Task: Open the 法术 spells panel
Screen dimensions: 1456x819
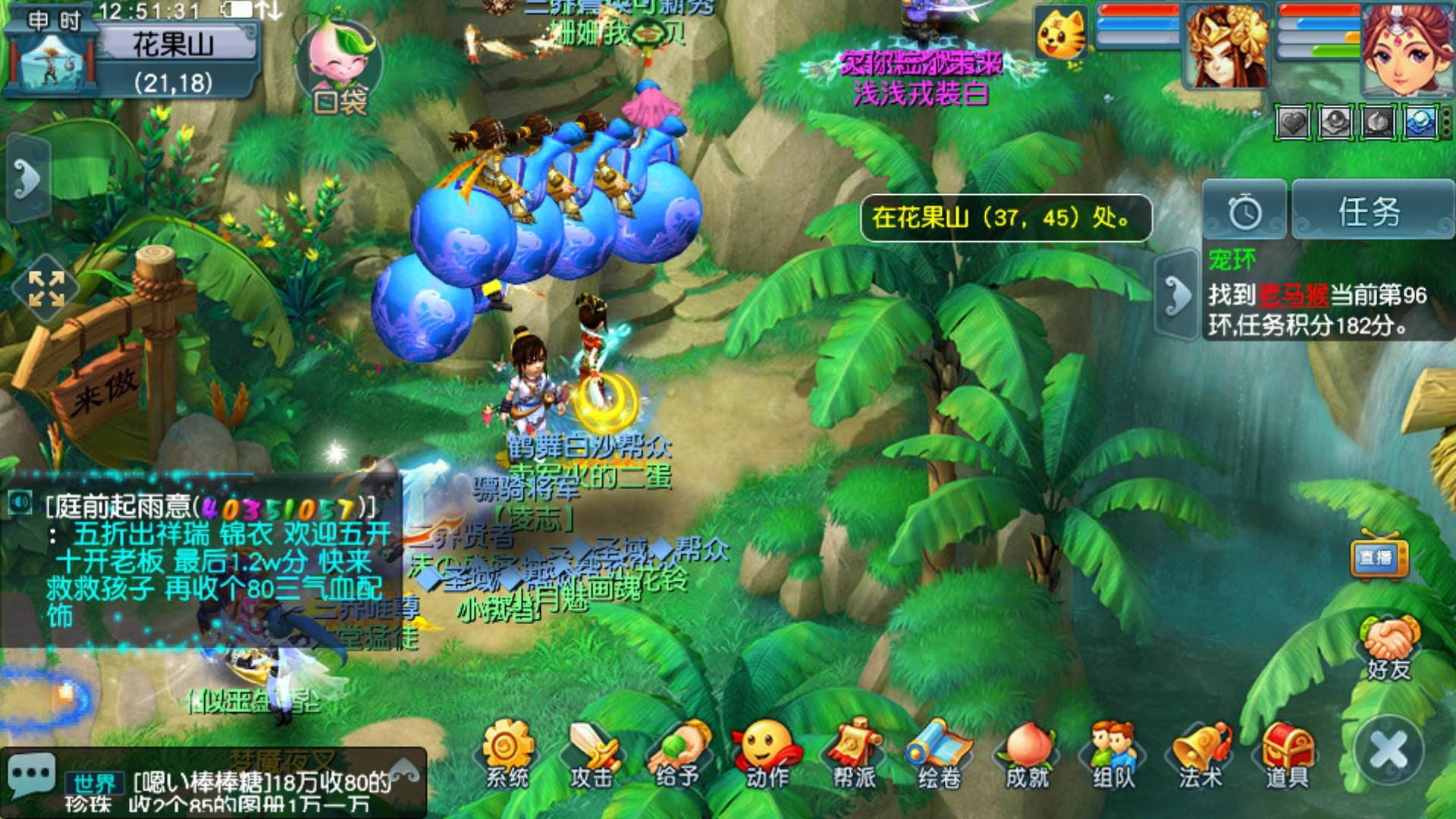Action: pyautogui.click(x=1200, y=755)
